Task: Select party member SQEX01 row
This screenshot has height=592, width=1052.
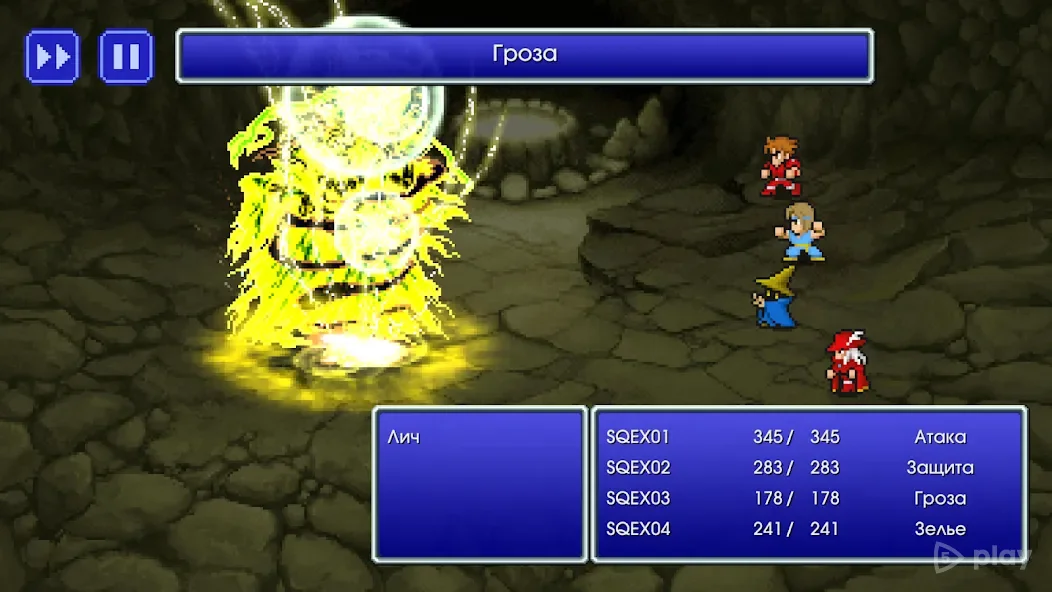Action: point(638,437)
